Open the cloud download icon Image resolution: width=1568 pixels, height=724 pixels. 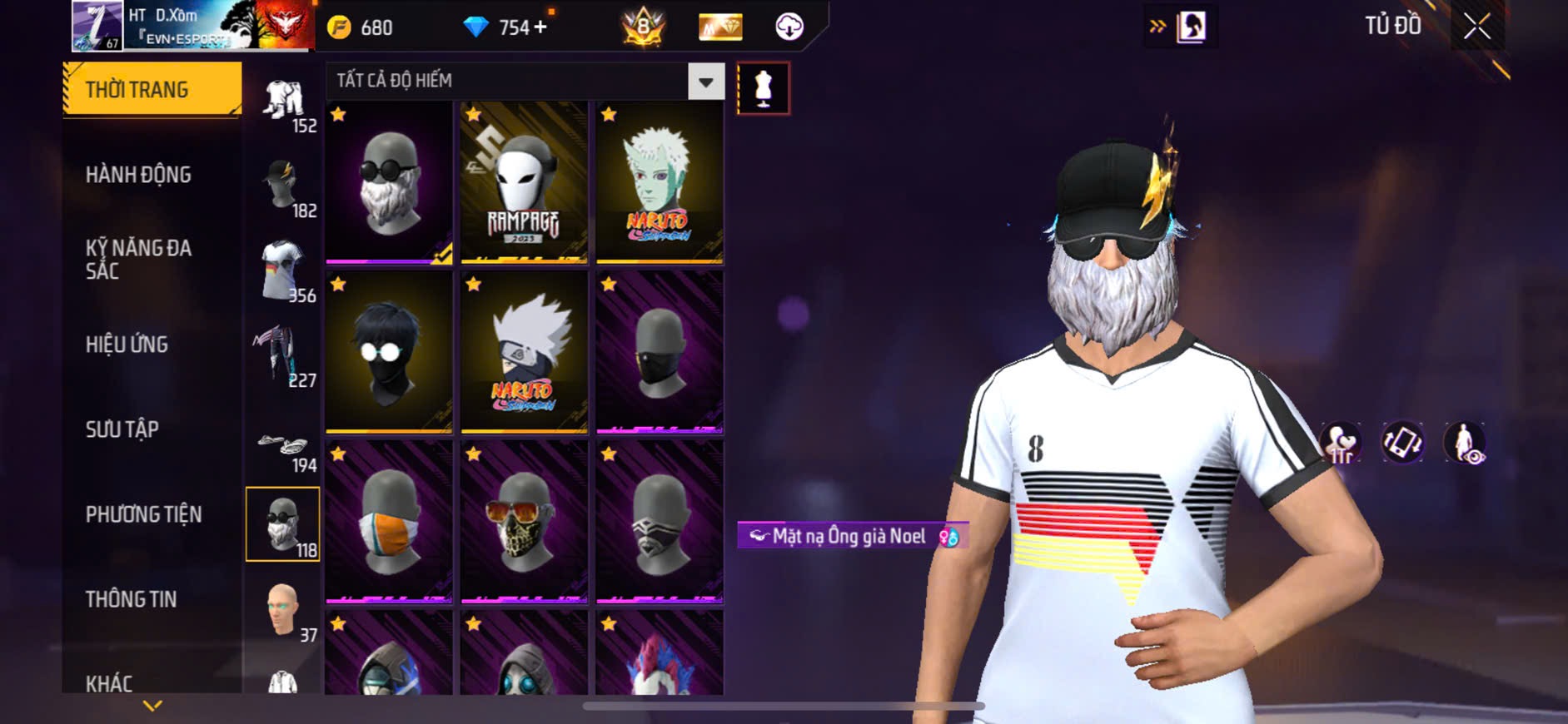(789, 27)
